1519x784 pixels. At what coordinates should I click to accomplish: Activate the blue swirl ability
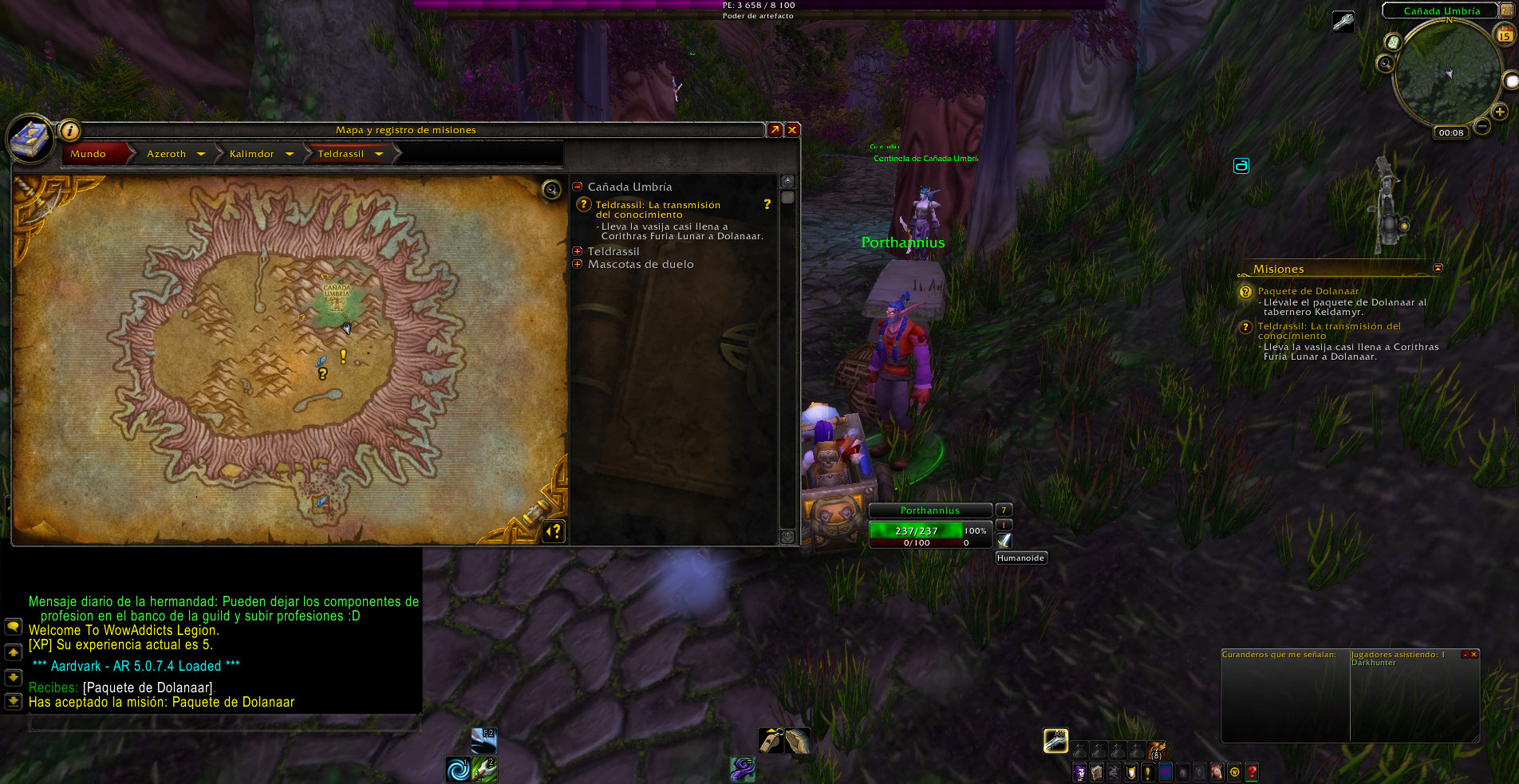(459, 770)
